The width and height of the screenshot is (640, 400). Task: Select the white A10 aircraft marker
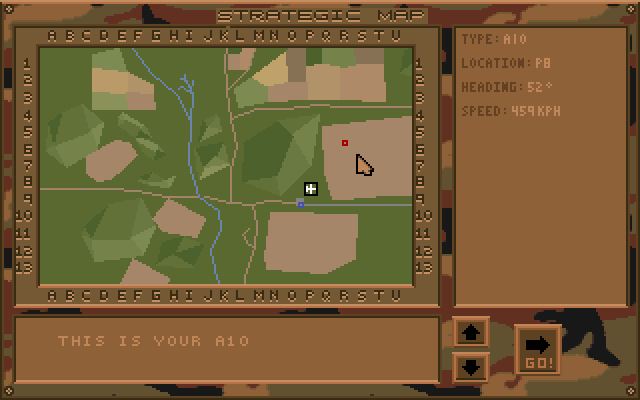(x=311, y=189)
